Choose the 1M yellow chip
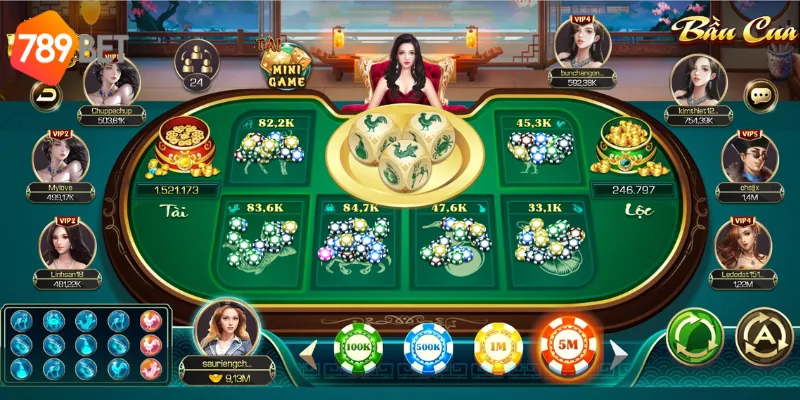This screenshot has height=400, width=800. point(498,347)
